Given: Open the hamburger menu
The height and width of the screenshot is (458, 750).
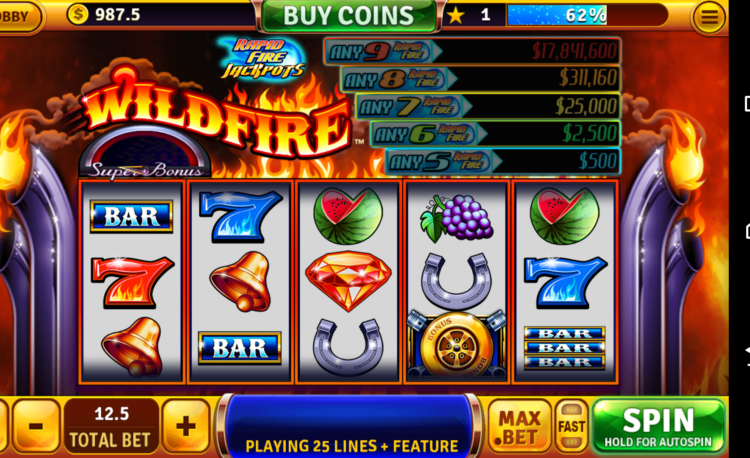Looking at the screenshot, I should pos(710,16).
